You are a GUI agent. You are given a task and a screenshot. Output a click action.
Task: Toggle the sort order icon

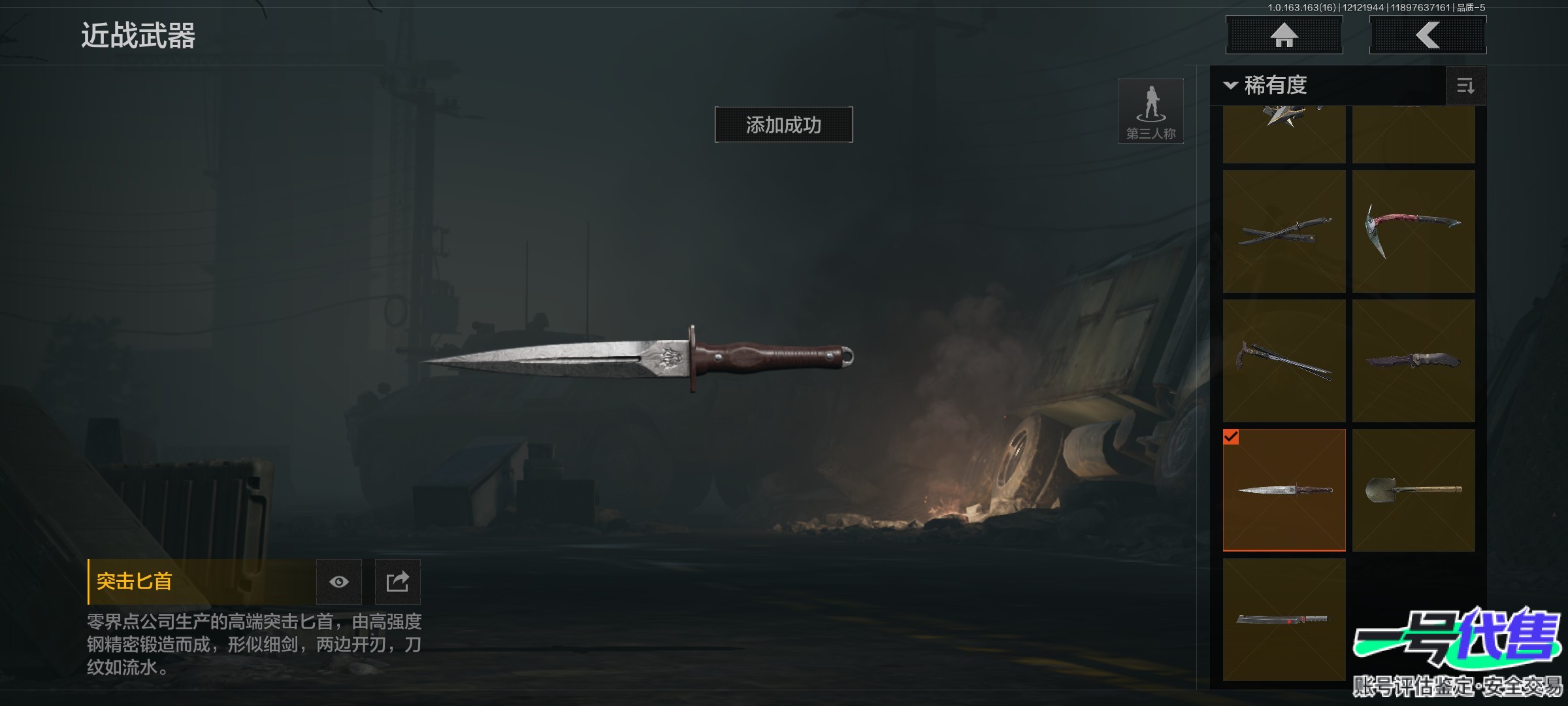(1465, 86)
